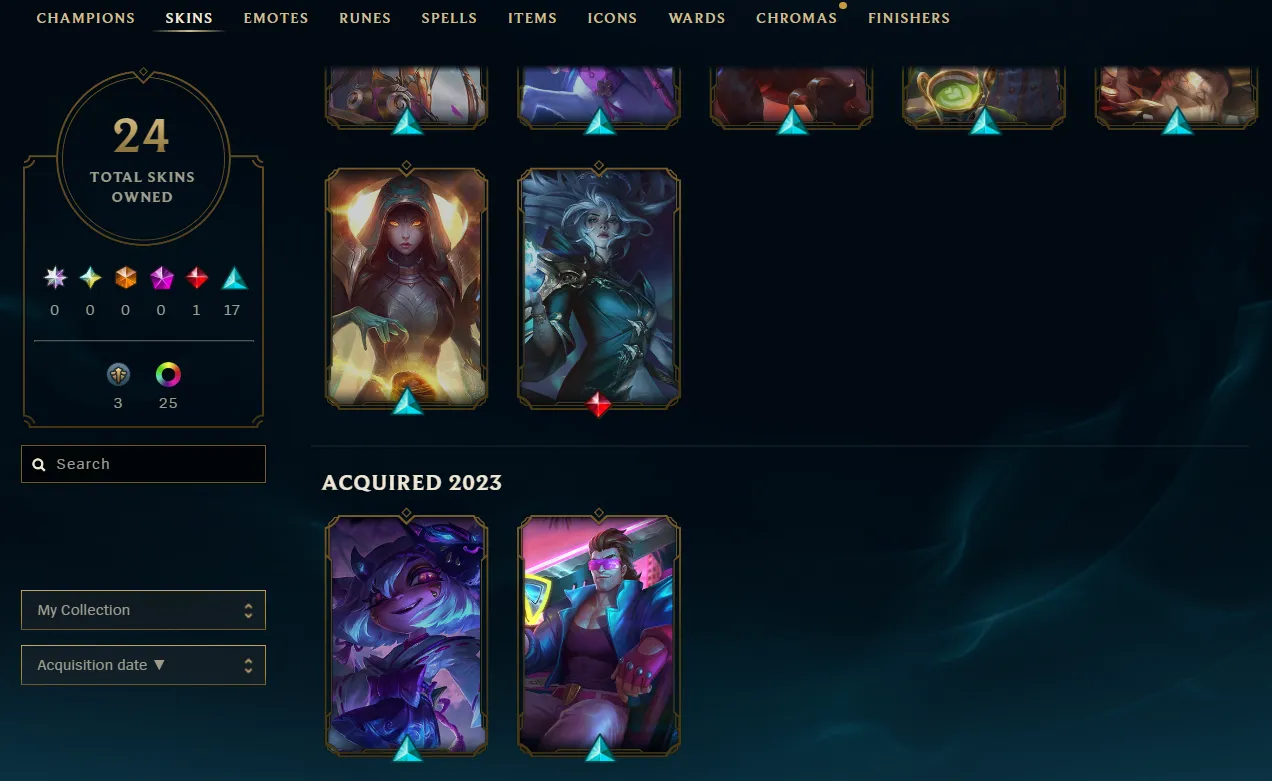Open the Acquisition date sort dropdown

143,665
